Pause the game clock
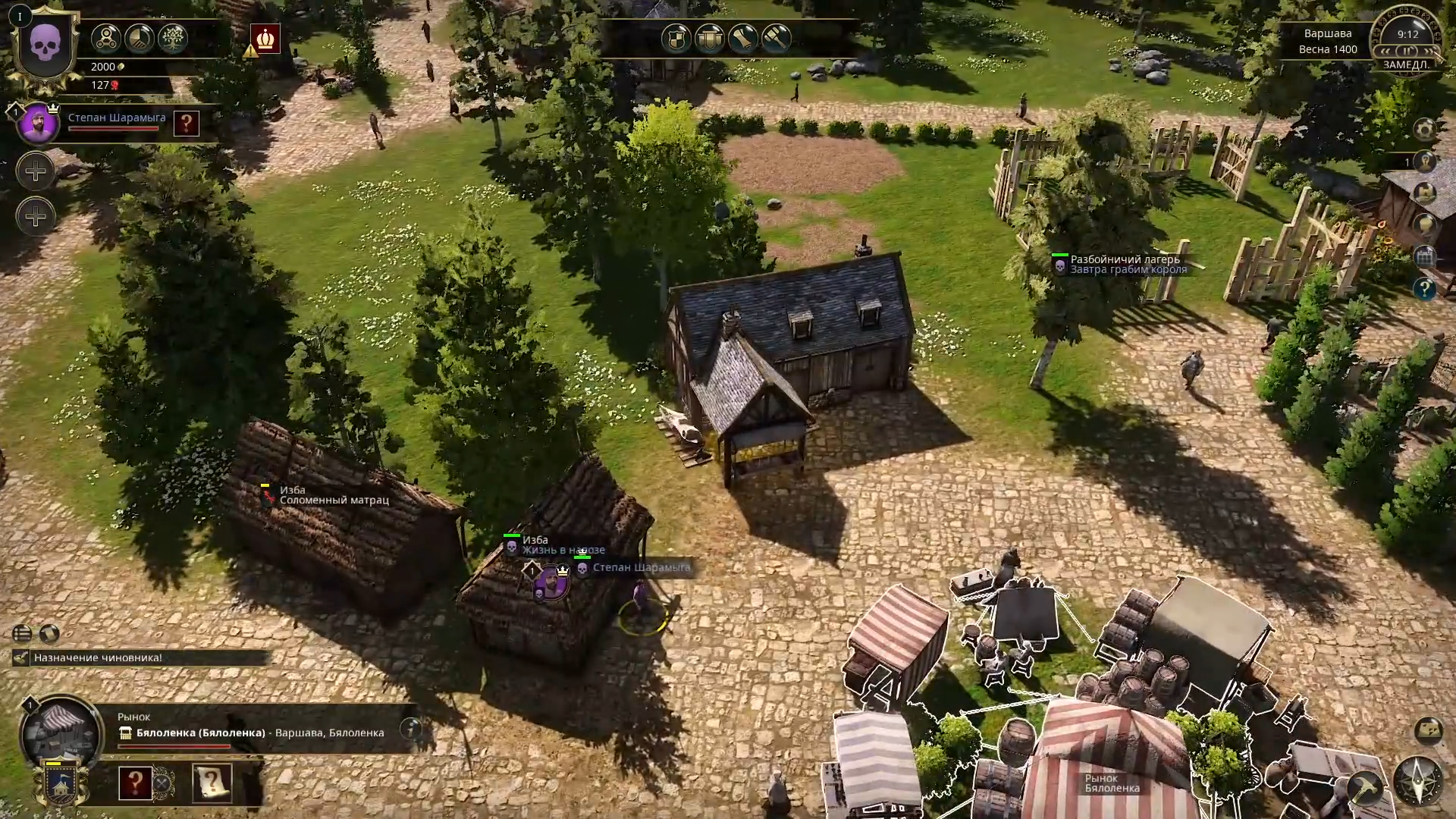1456x819 pixels. coord(1407,51)
